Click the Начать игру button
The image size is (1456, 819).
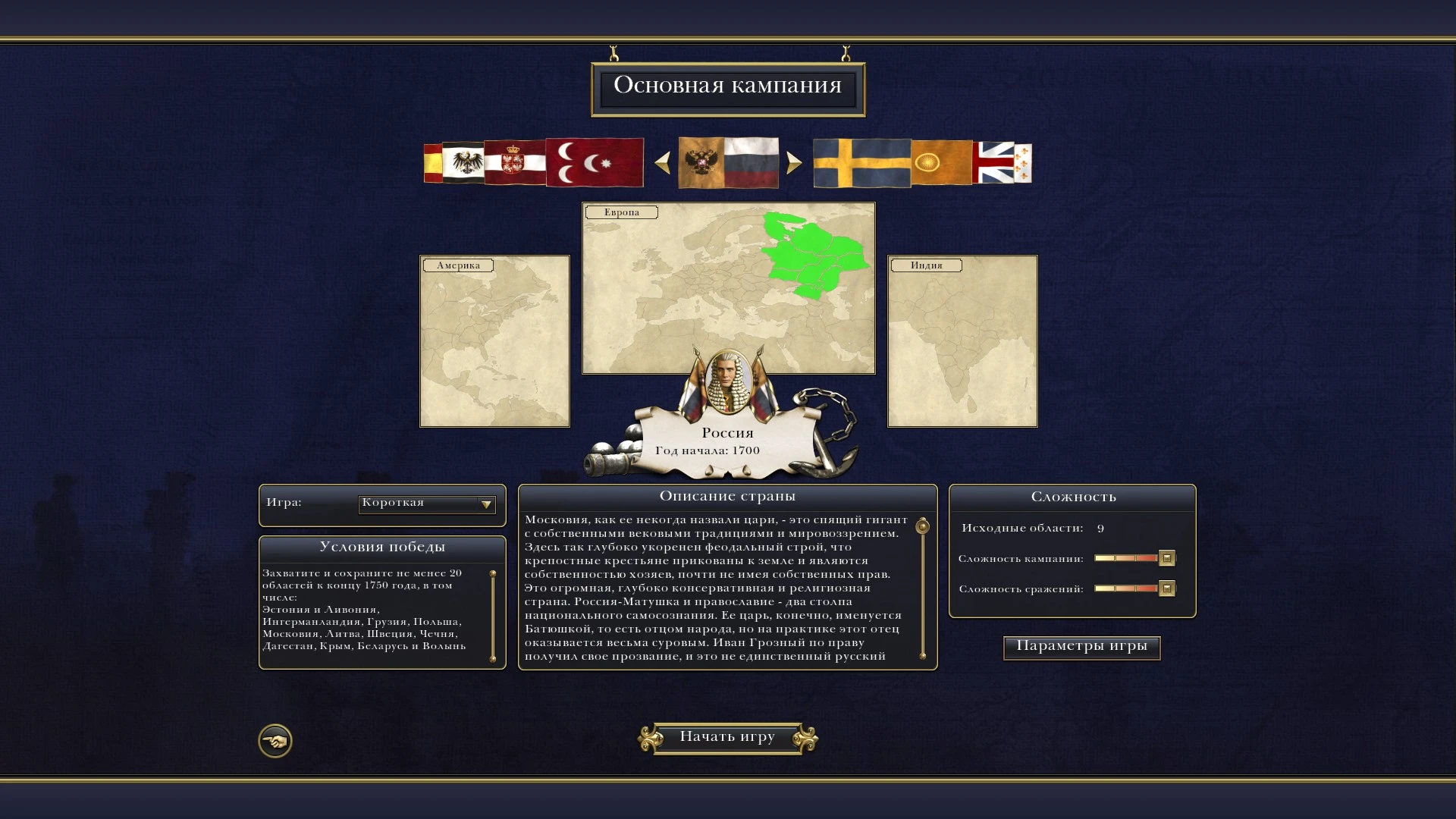727,737
